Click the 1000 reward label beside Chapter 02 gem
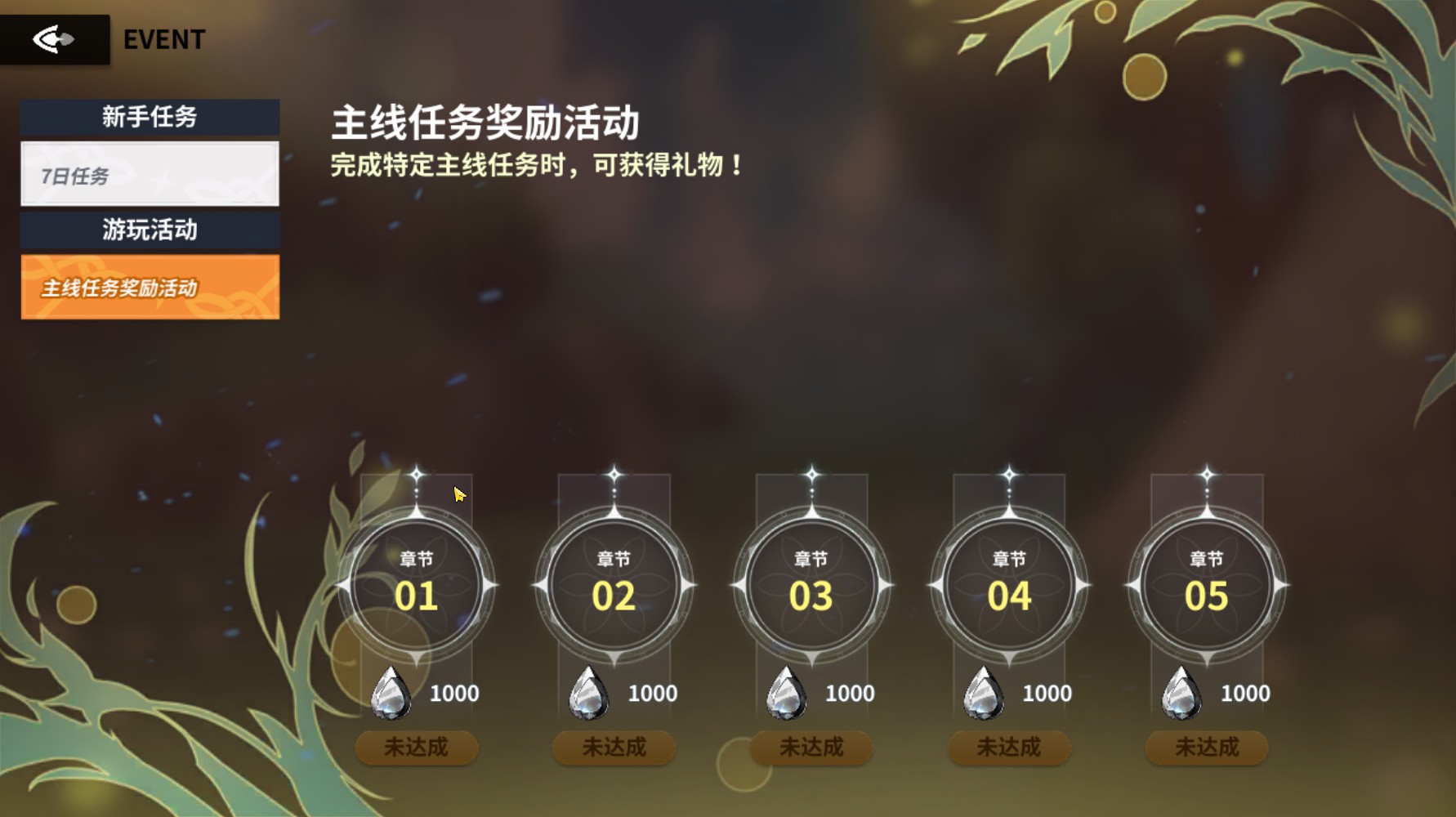This screenshot has height=817, width=1456. tap(650, 693)
